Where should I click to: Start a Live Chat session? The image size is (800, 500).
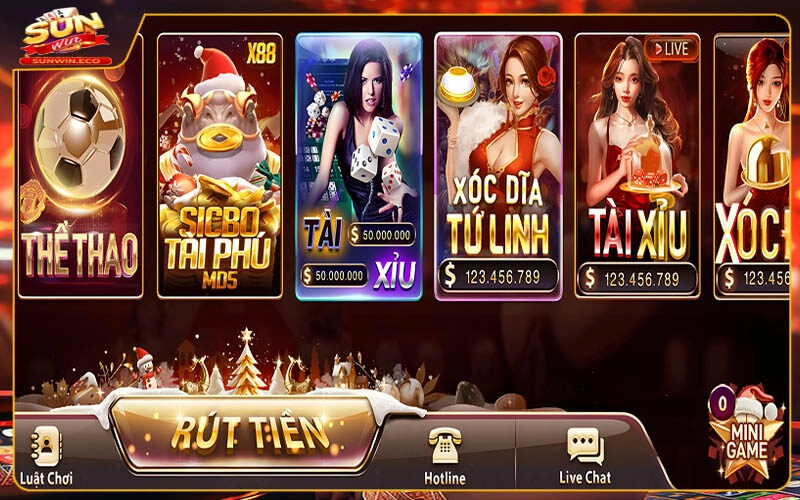(x=585, y=456)
